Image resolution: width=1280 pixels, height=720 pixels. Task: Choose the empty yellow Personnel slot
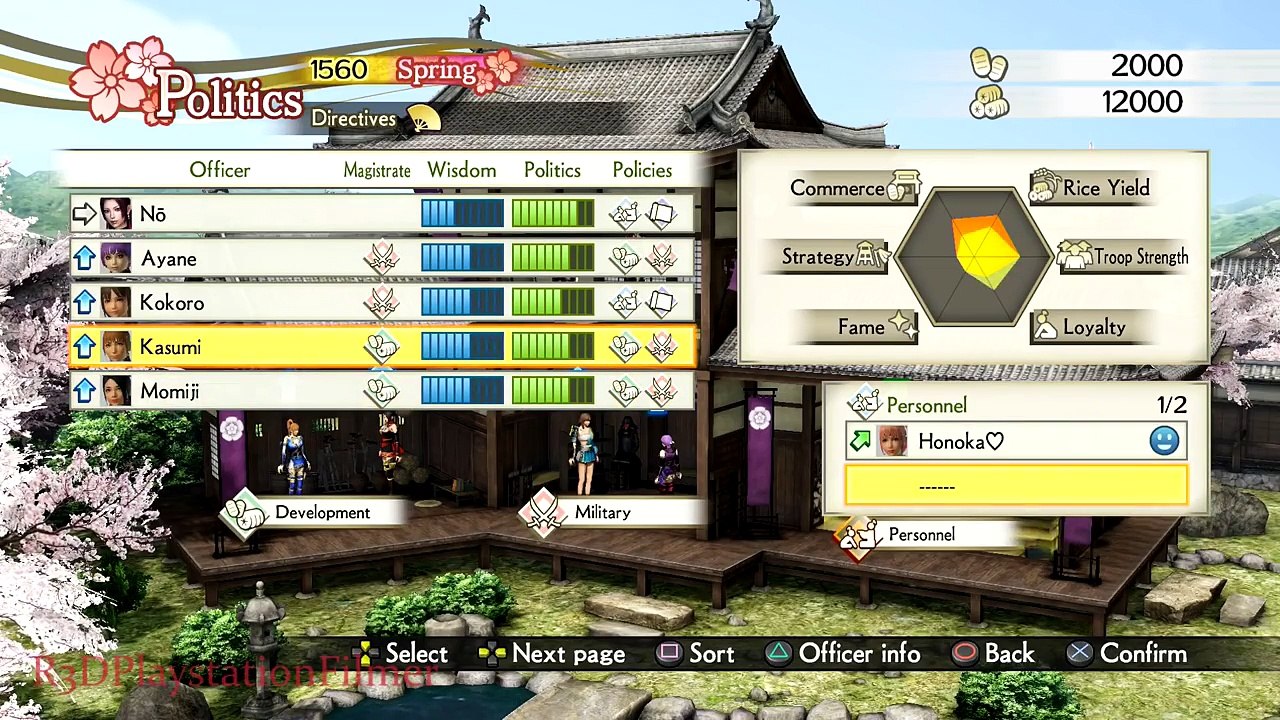click(x=1015, y=486)
